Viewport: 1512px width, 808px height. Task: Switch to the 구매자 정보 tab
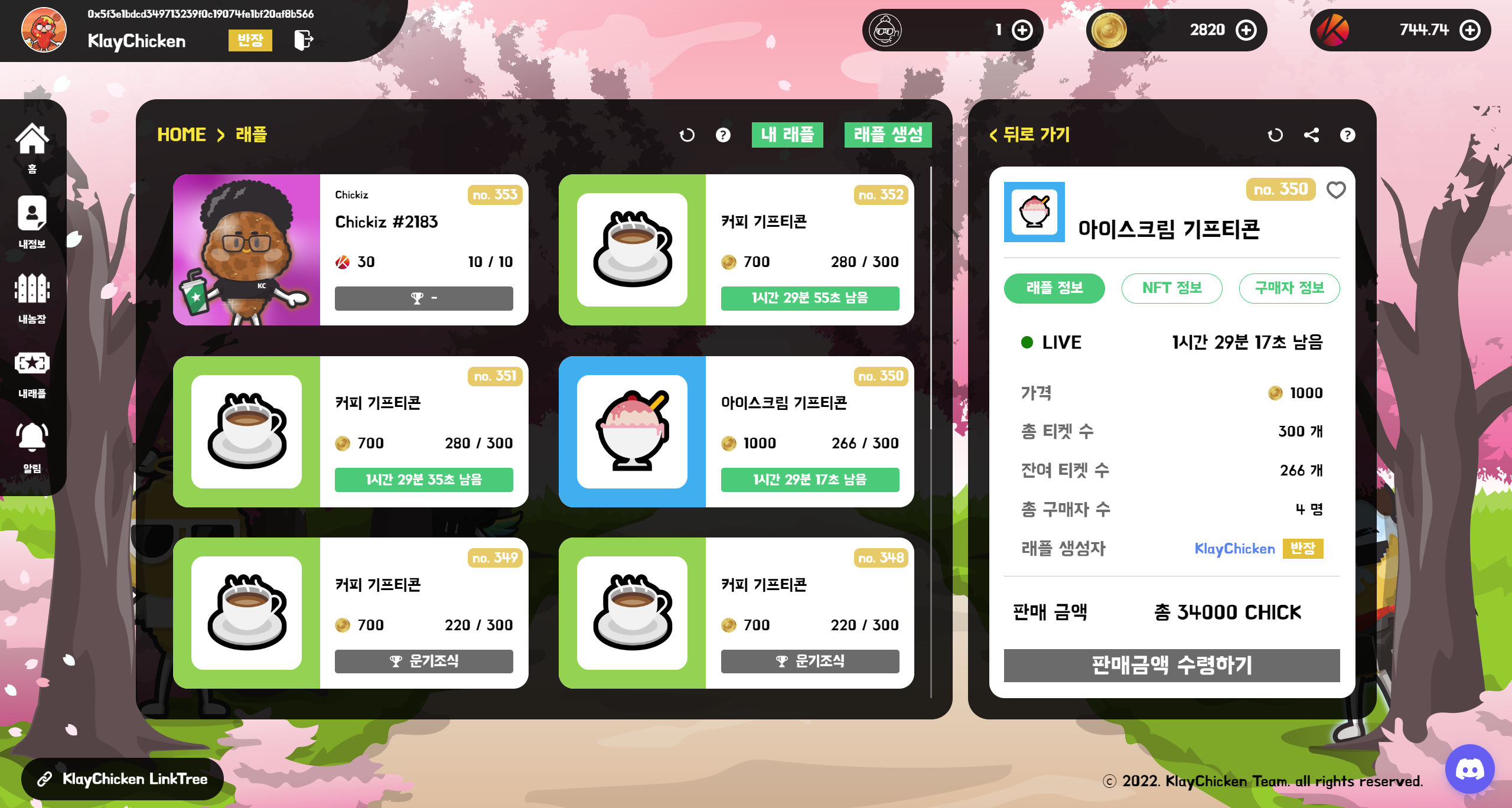coord(1289,288)
